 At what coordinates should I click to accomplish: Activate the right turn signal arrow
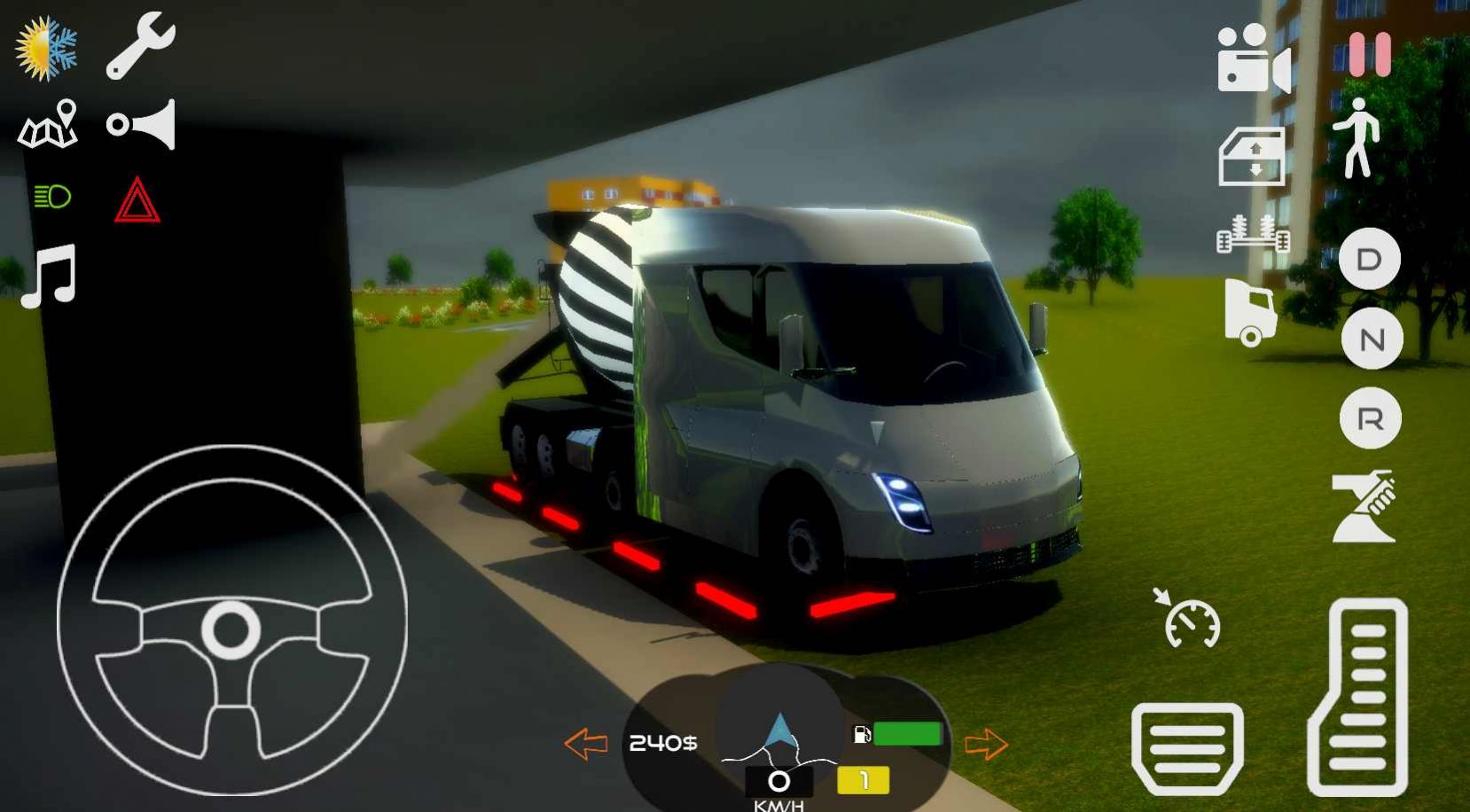(986, 745)
